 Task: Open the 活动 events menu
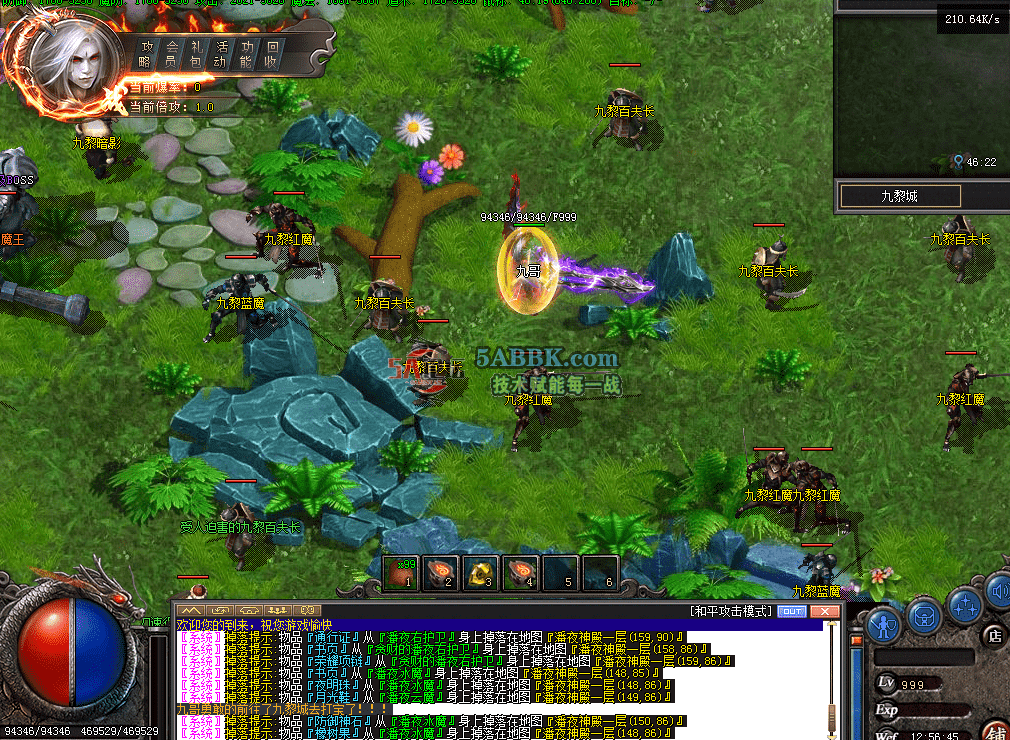221,54
